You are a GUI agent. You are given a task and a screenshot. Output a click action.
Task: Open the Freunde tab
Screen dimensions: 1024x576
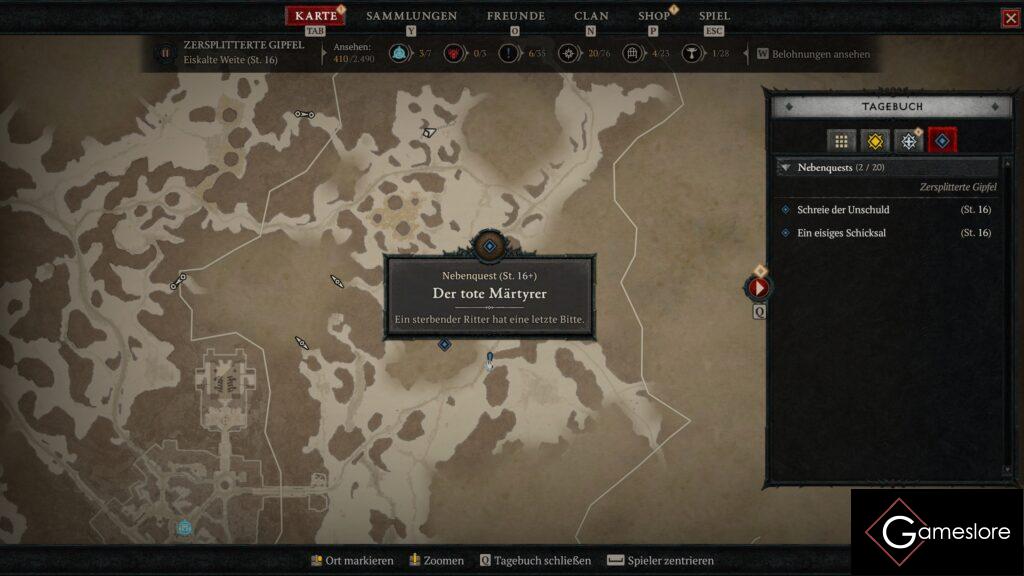(x=515, y=16)
